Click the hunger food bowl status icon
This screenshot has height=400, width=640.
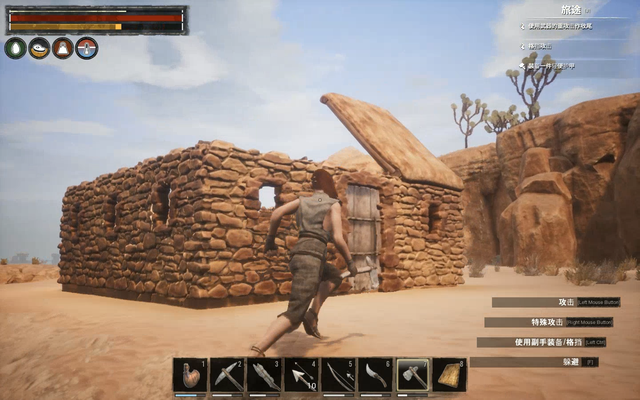click(x=39, y=48)
